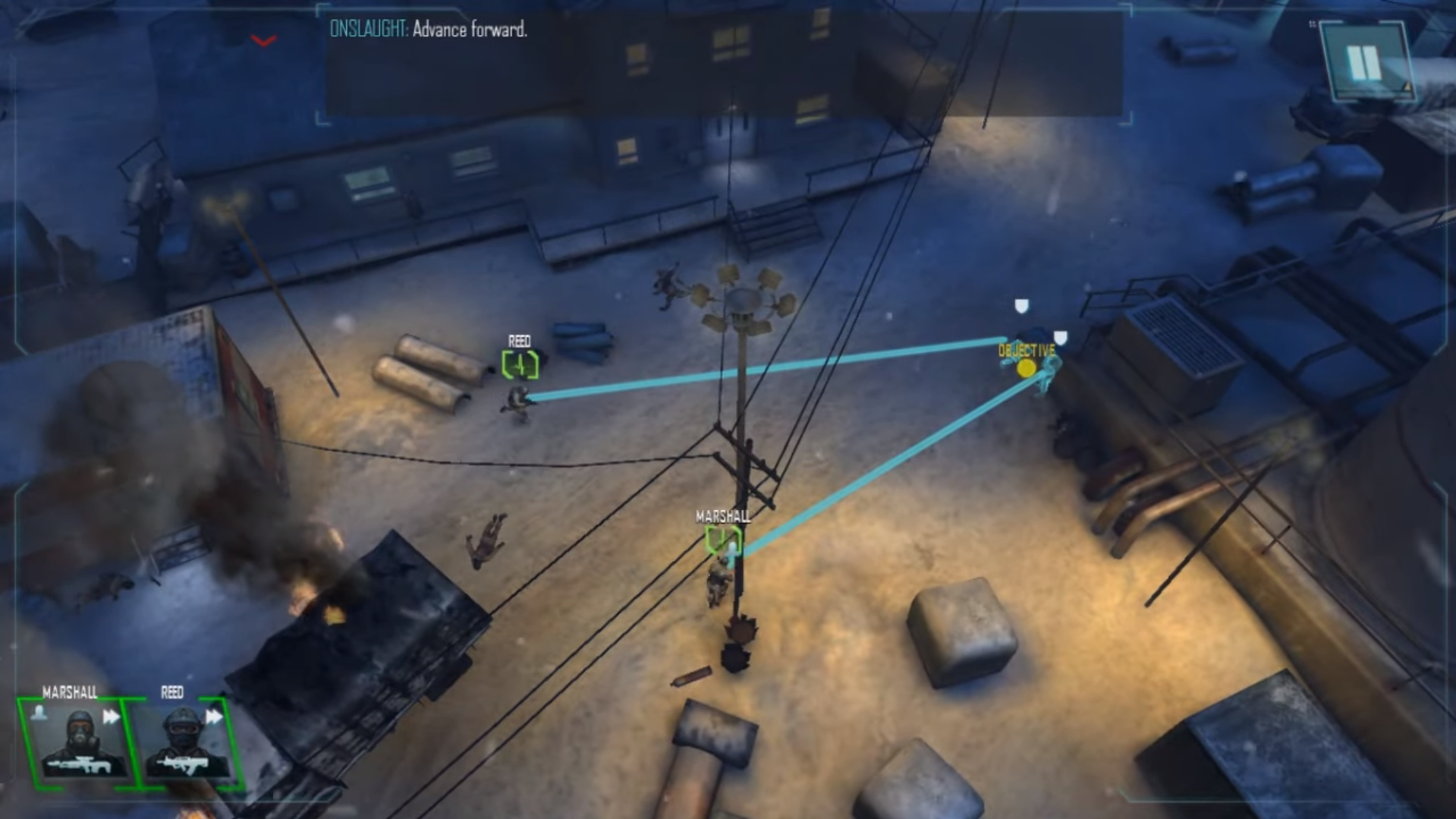Select the green Marshall unit marker

[722, 540]
